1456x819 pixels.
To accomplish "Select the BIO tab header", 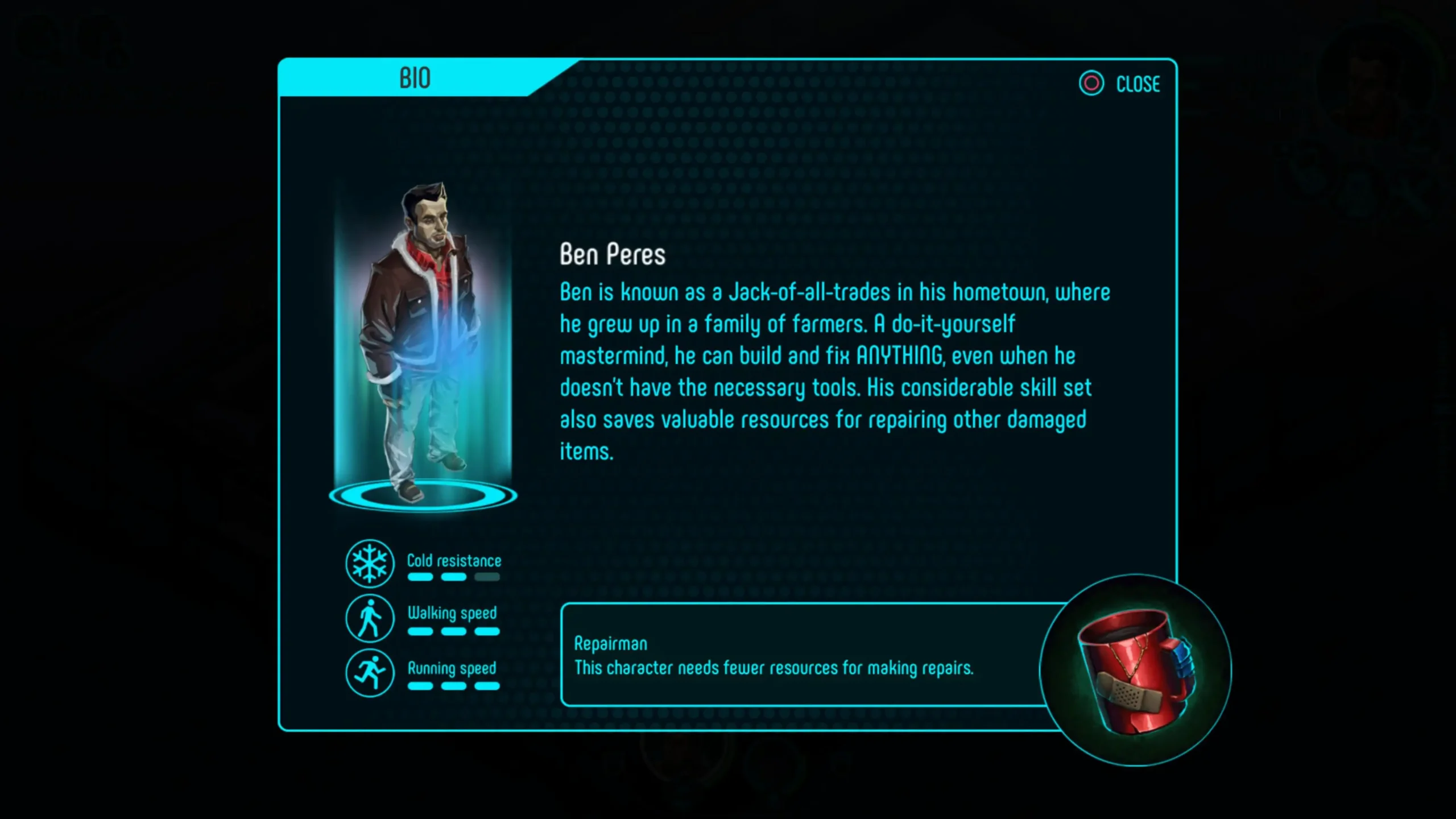I will point(415,78).
